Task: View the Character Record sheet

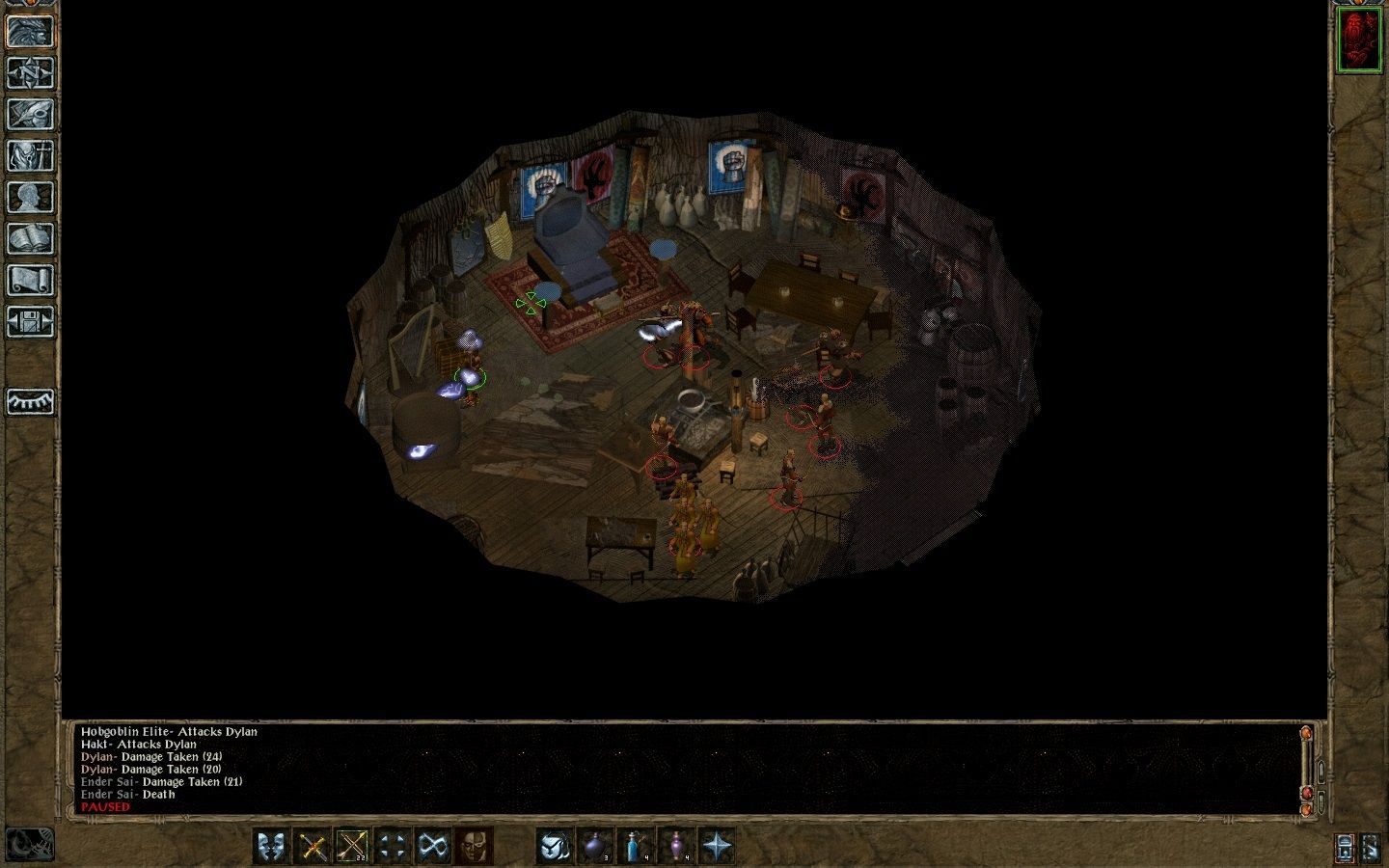Action: tap(30, 188)
